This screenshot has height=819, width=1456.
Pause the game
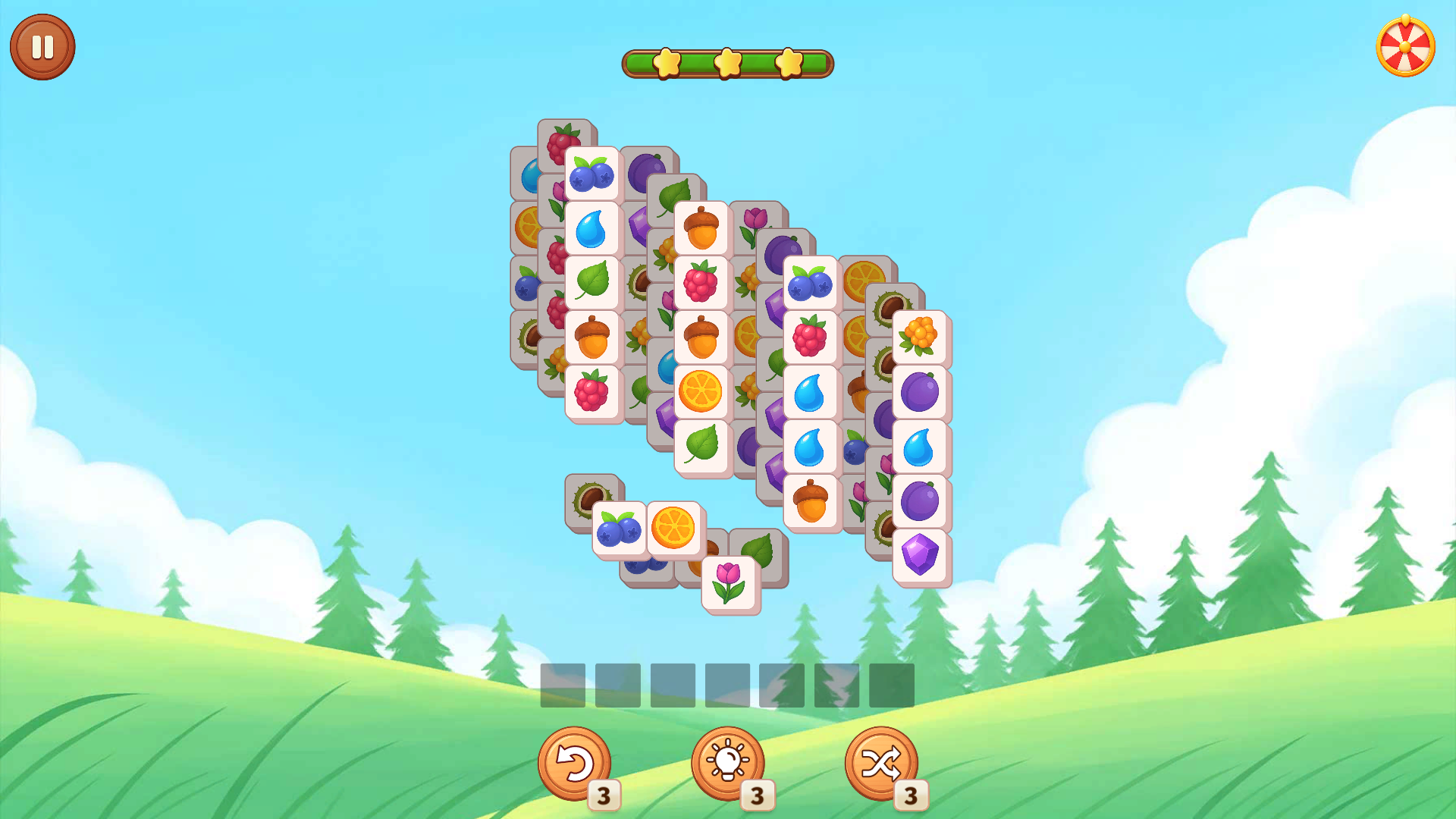coord(42,45)
